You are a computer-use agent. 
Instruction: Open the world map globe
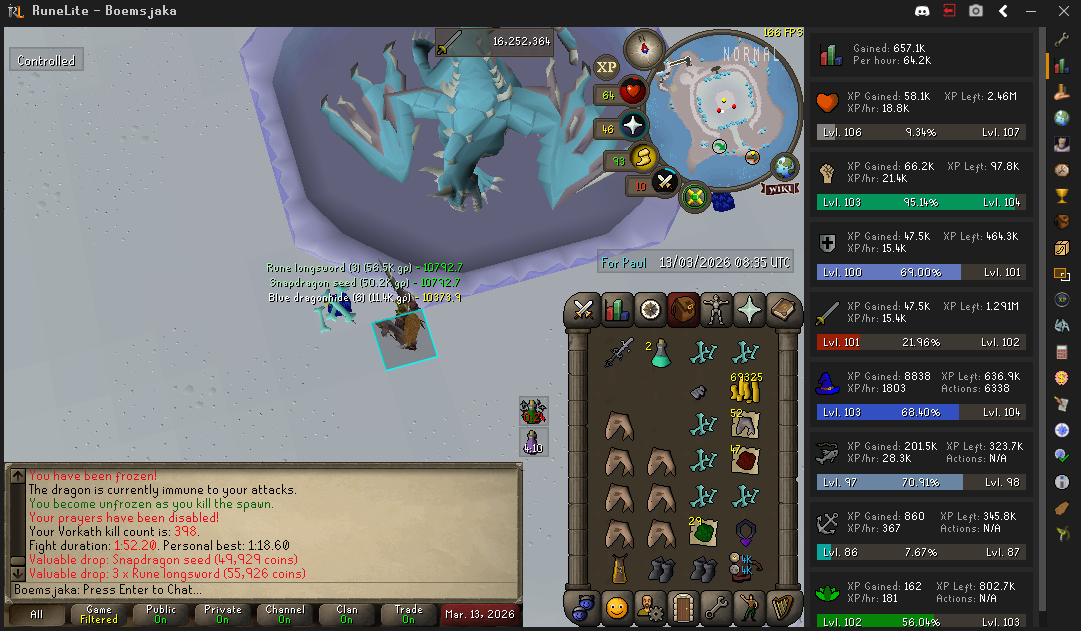[x=786, y=166]
